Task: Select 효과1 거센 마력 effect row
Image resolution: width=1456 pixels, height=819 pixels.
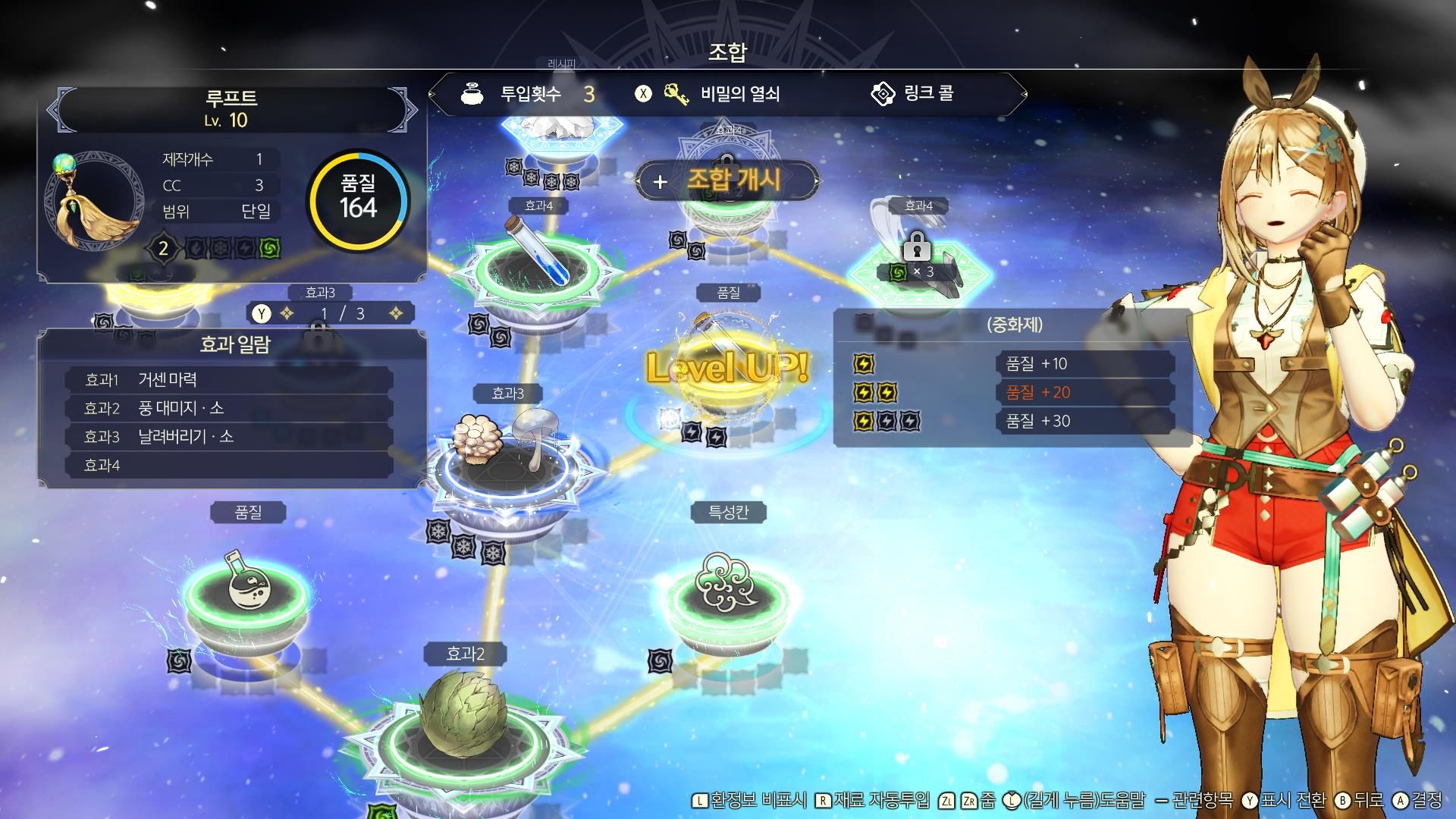Action: 227,379
